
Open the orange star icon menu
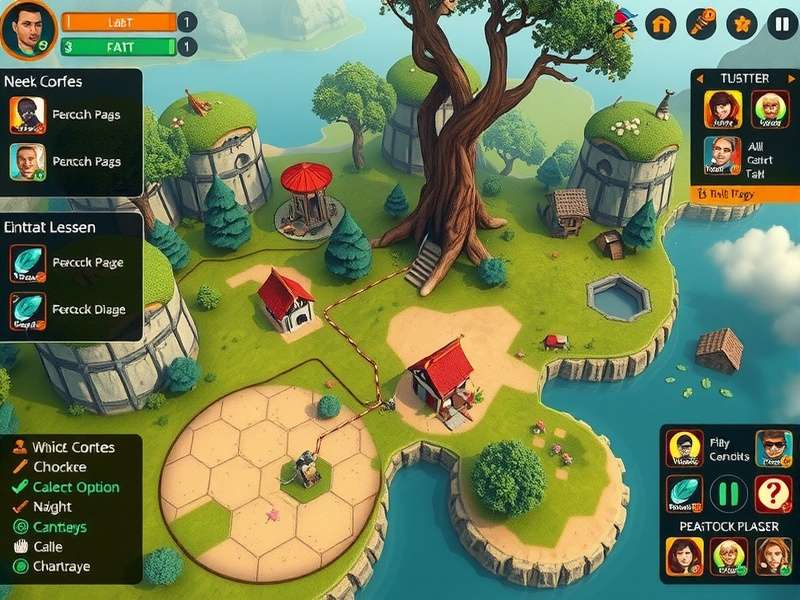click(x=741, y=23)
